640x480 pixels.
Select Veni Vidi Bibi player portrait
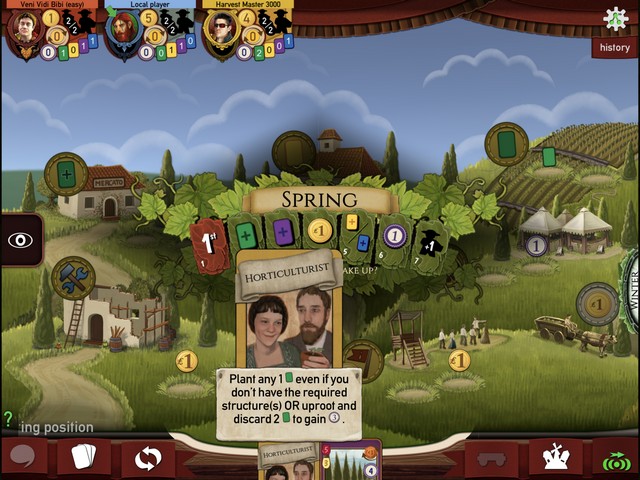(x=25, y=28)
